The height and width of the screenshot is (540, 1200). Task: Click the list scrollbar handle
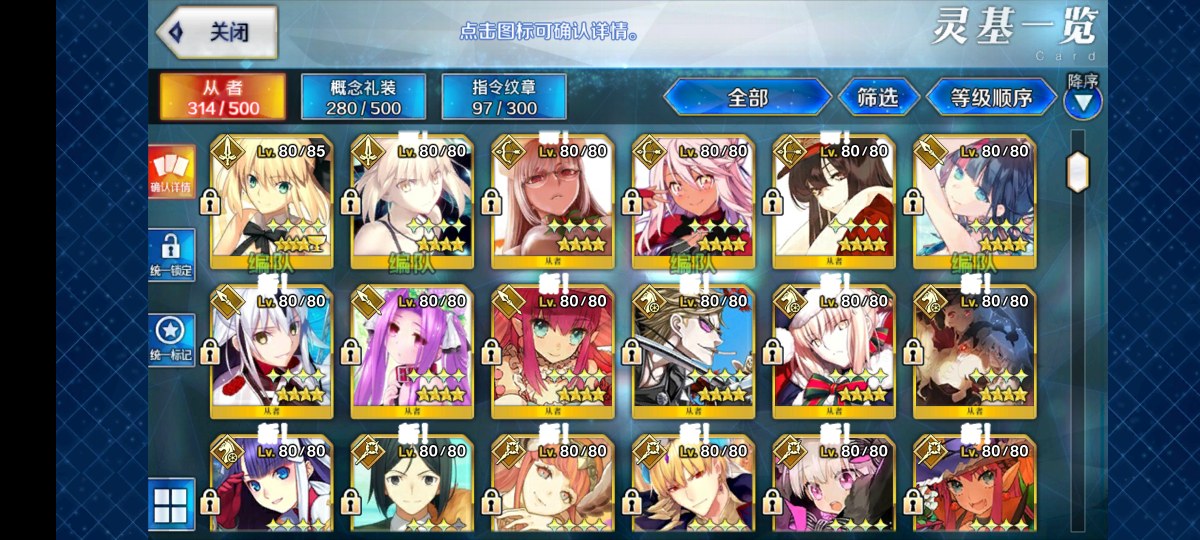1077,171
